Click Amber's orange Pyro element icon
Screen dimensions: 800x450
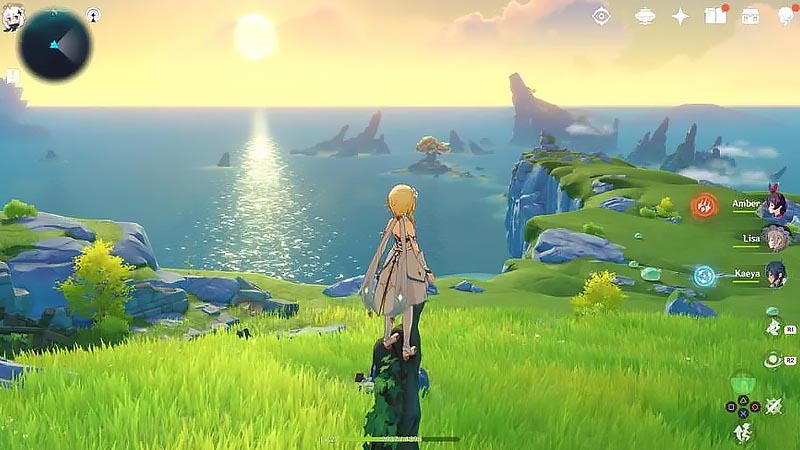click(705, 206)
